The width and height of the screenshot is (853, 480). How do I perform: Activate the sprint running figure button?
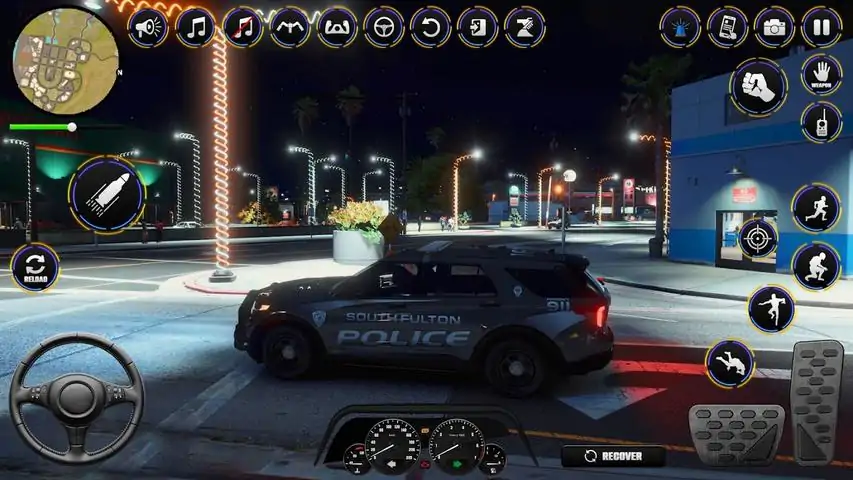coord(815,207)
